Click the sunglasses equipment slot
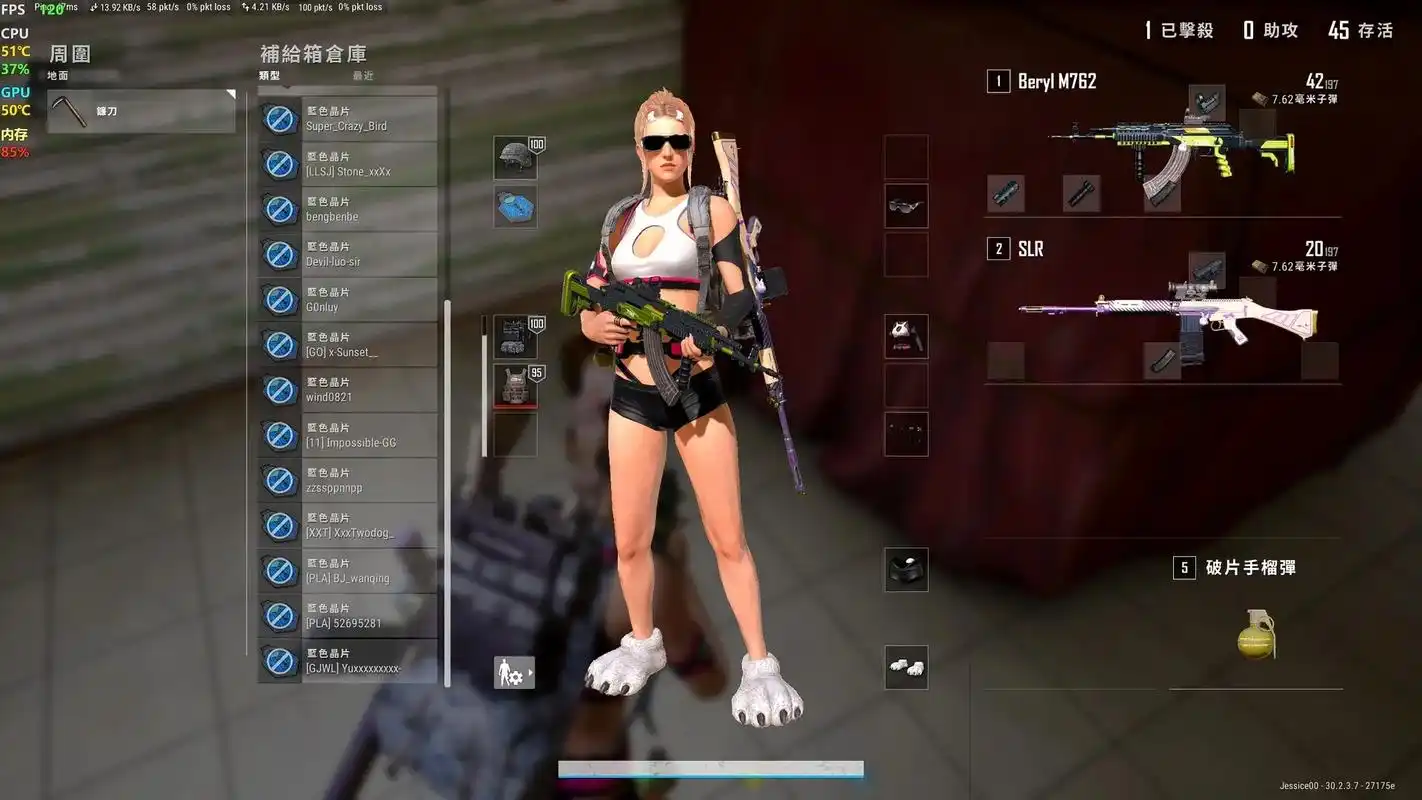1422x800 pixels. [906, 205]
